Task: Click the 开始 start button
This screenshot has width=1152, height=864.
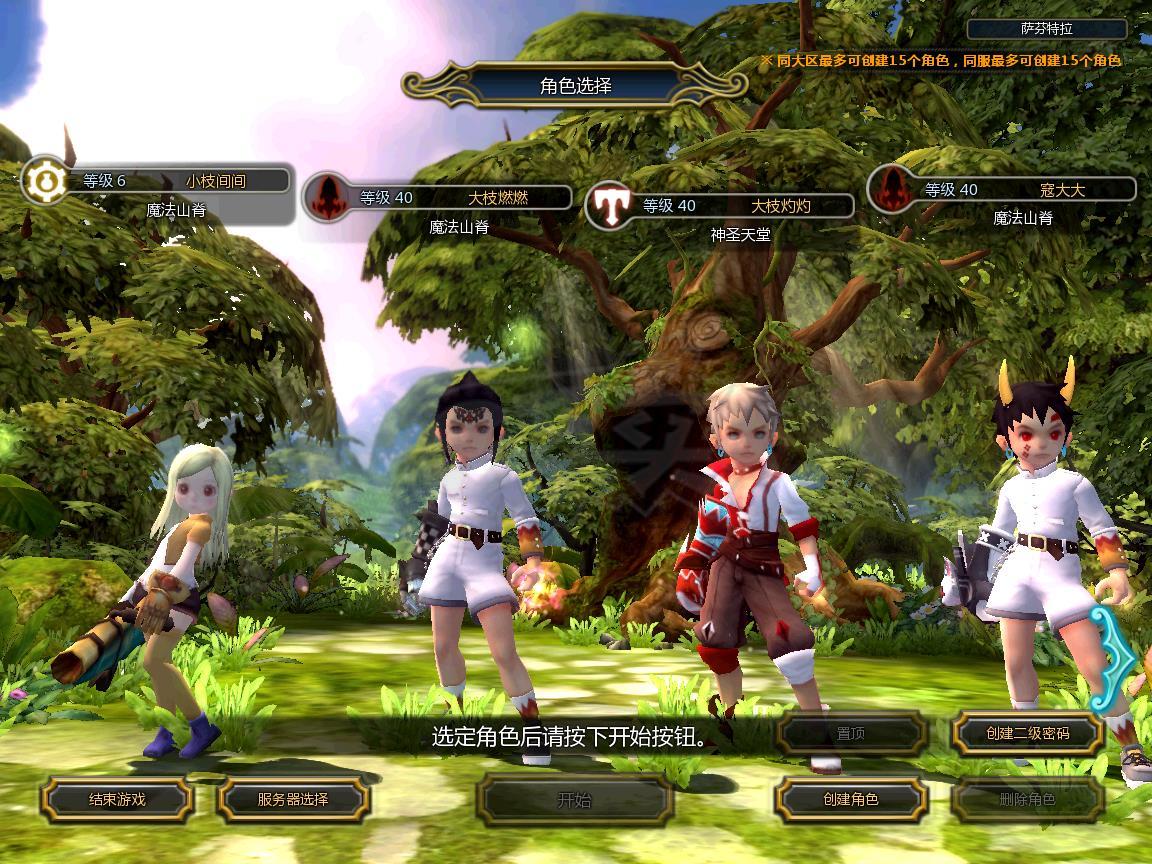Action: pos(574,799)
